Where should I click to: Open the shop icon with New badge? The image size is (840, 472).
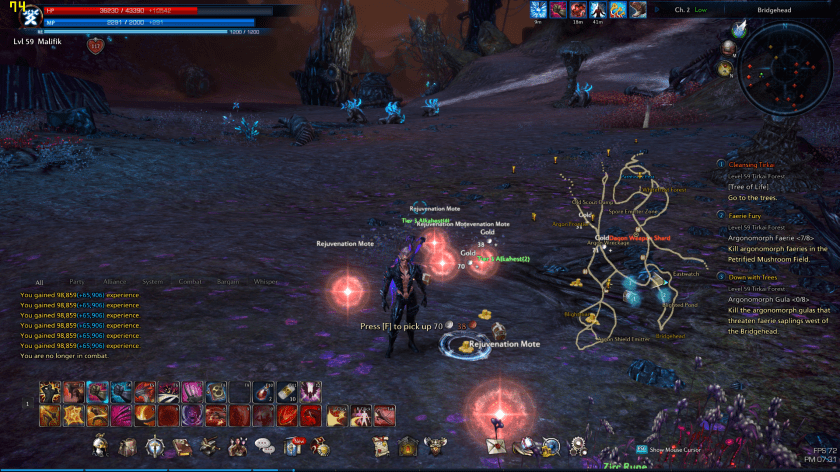pos(298,445)
